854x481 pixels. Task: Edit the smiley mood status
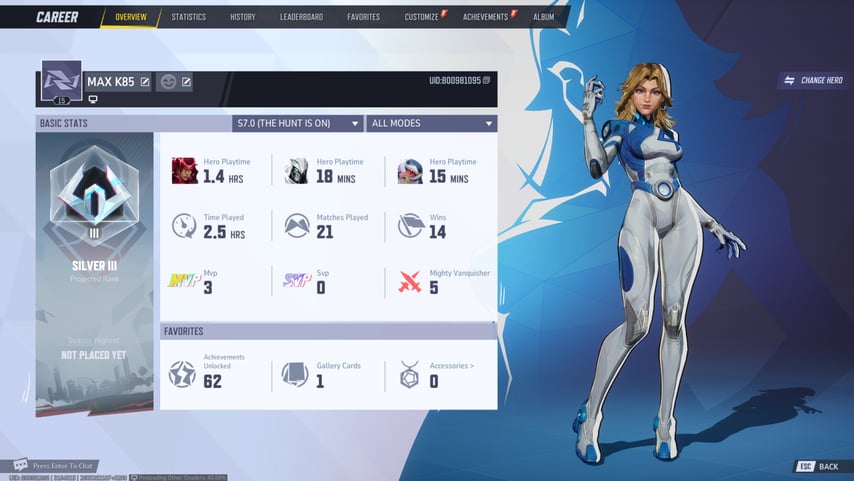tap(186, 81)
